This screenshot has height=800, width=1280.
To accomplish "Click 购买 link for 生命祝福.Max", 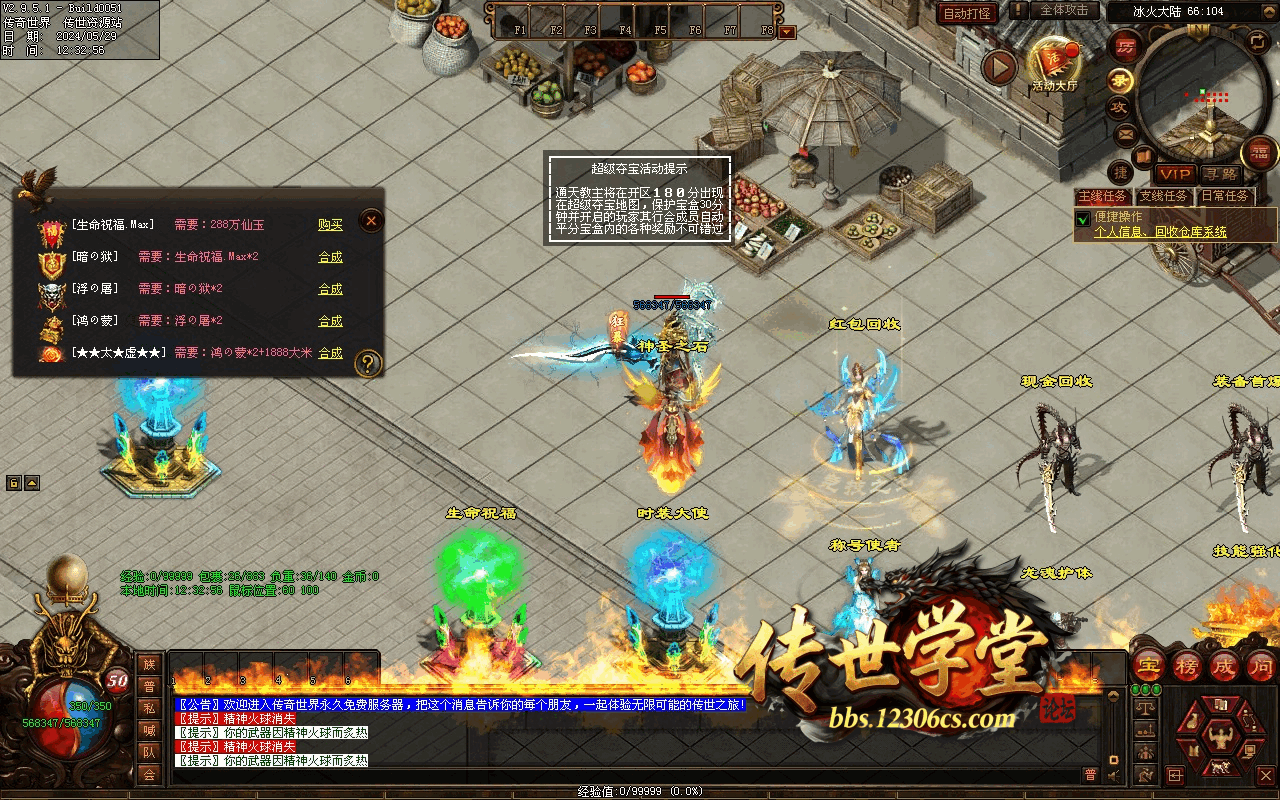I will click(330, 225).
